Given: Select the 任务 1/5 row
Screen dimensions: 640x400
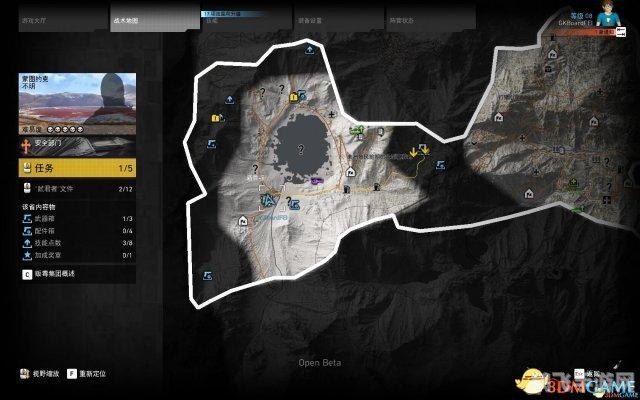Looking at the screenshot, I should tap(77, 168).
